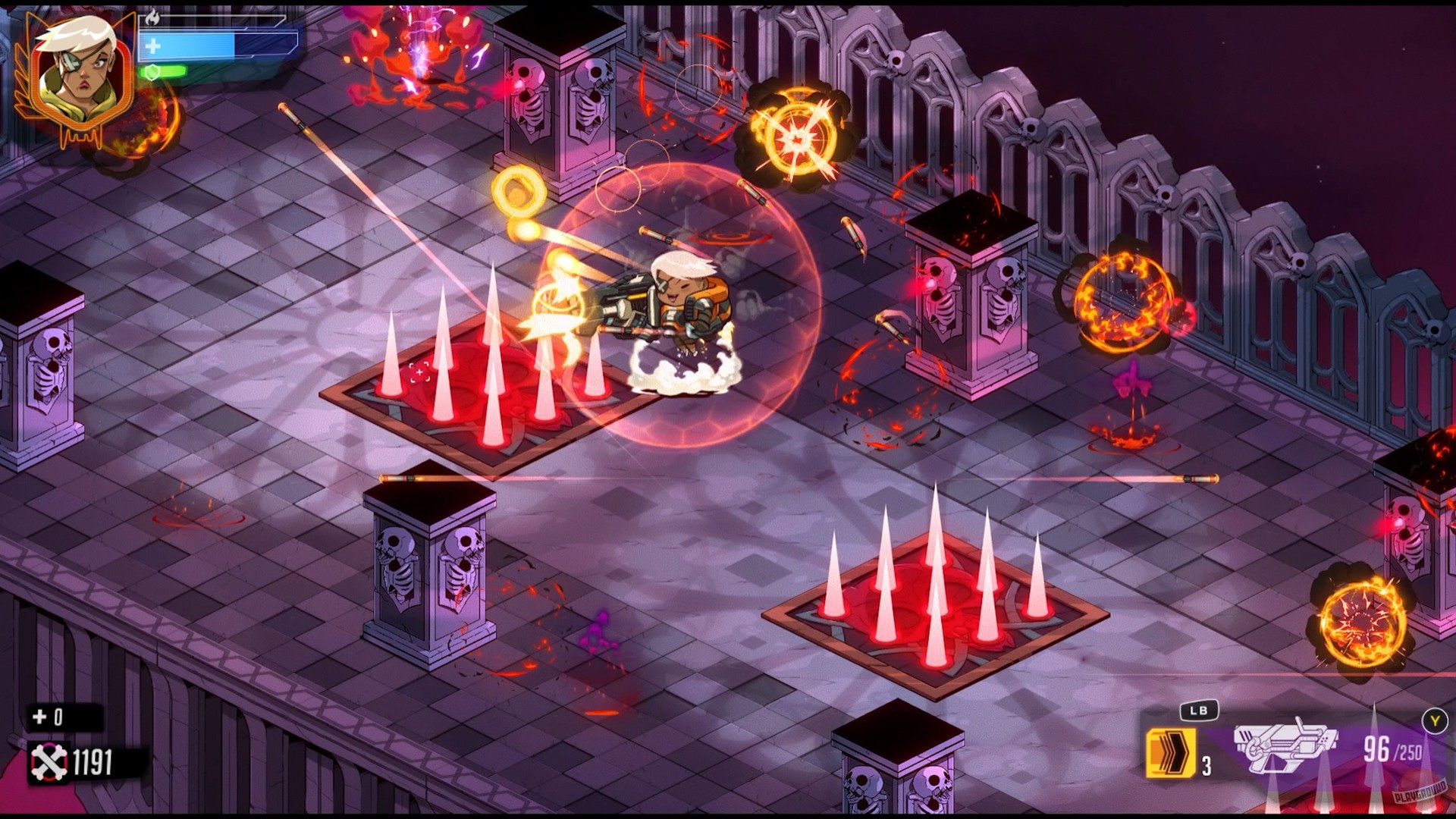The image size is (1456, 819).
Task: Click the white blaster weapon icon in the HUD
Action: point(1285,745)
